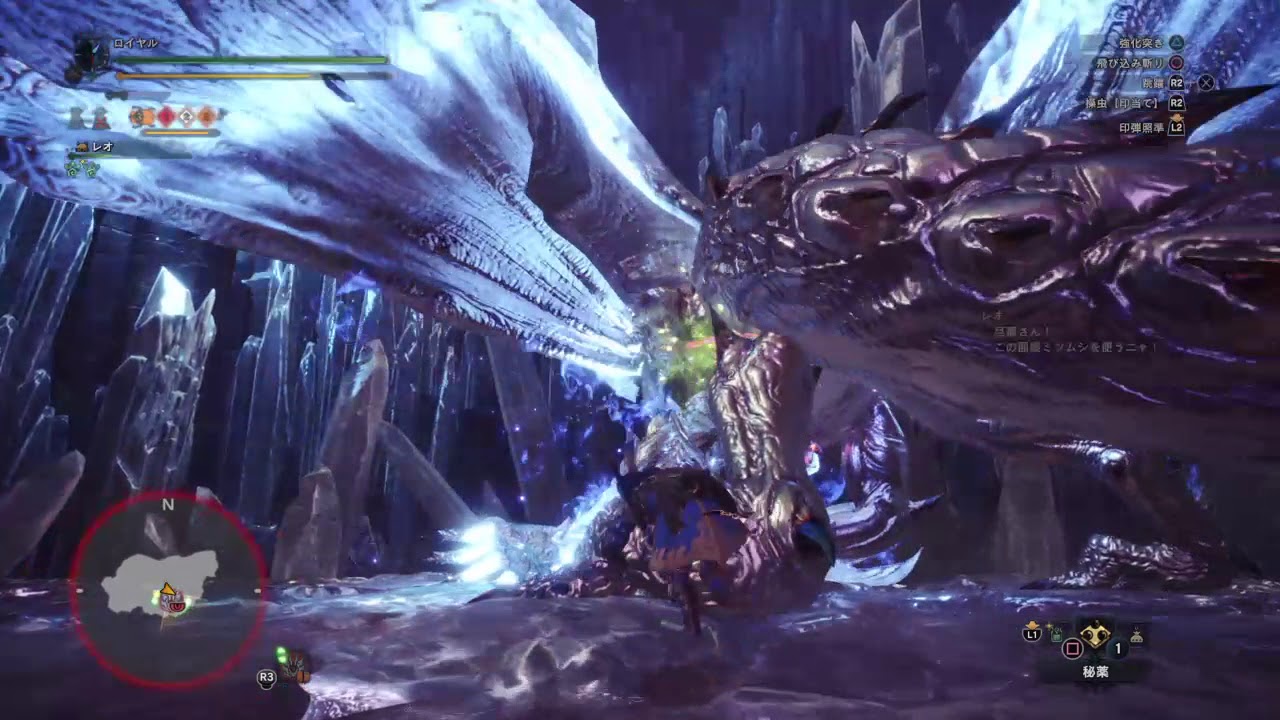Click the monster marker on the minimap

click(x=178, y=604)
